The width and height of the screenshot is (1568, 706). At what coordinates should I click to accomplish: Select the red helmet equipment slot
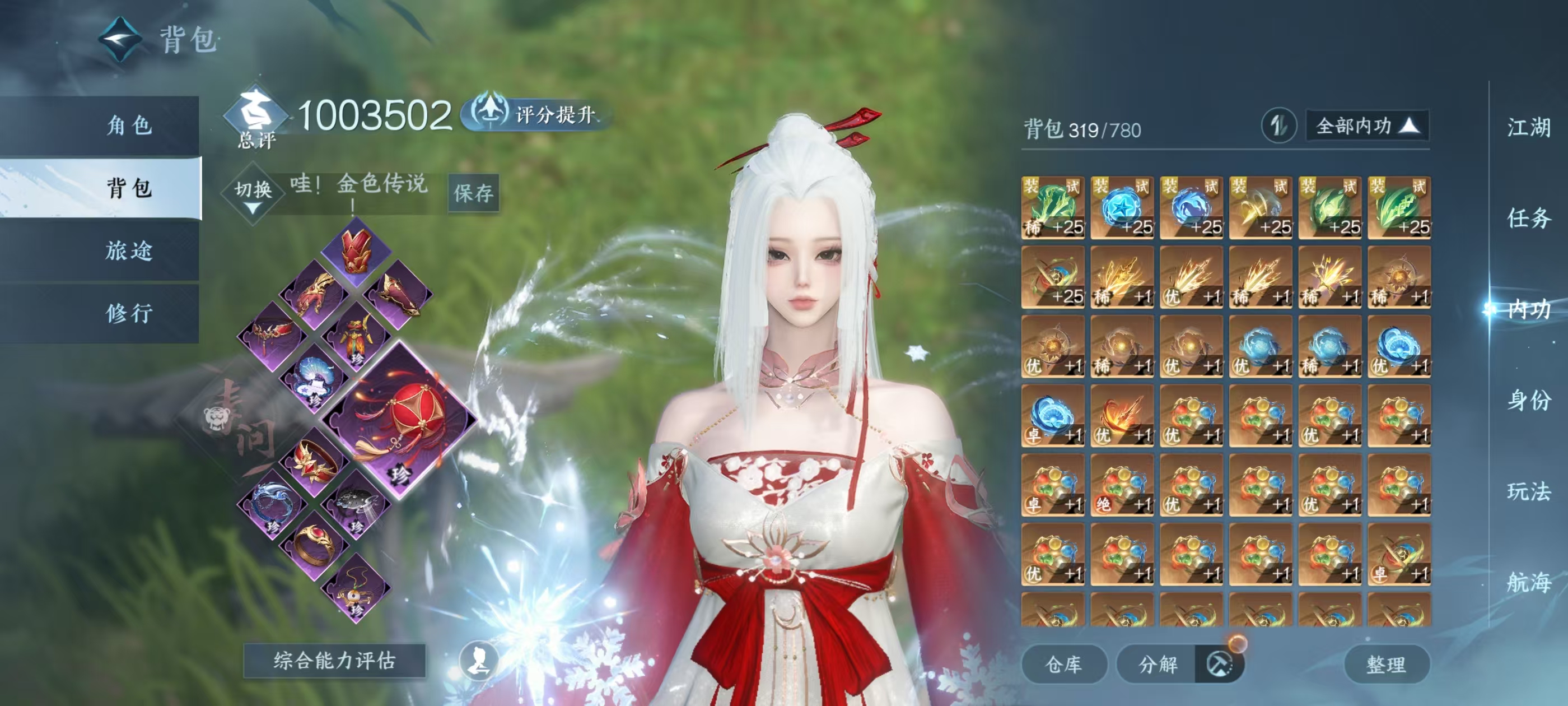[x=356, y=250]
